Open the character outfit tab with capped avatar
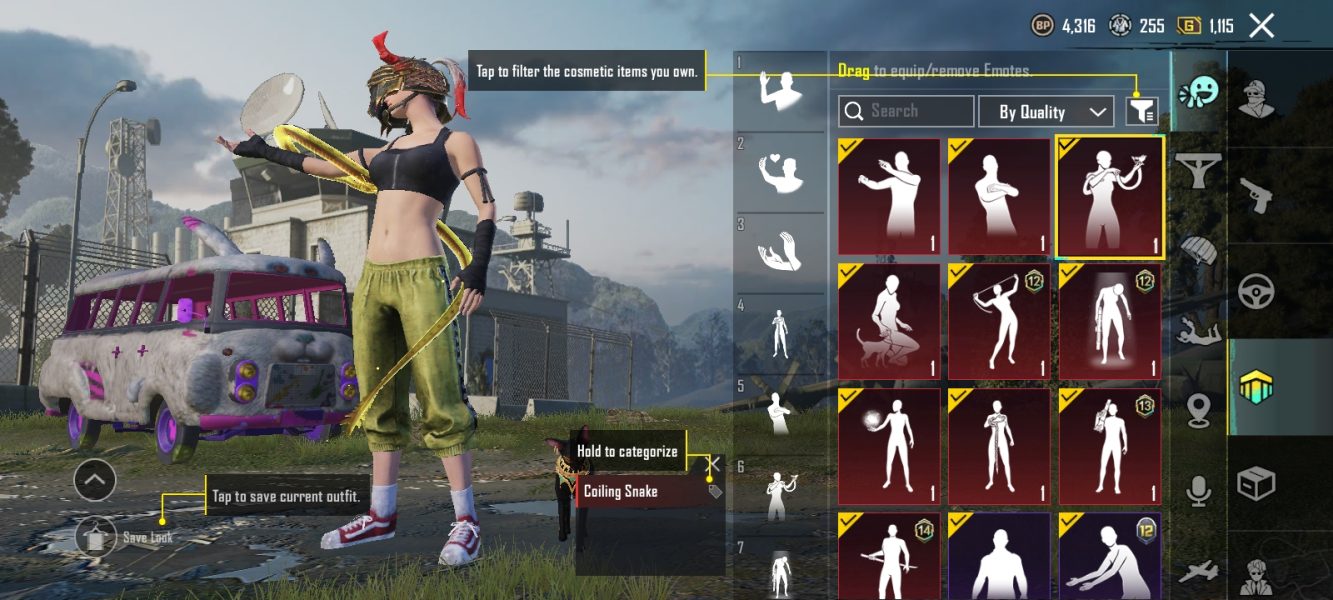The height and width of the screenshot is (600, 1333). coord(1257,98)
